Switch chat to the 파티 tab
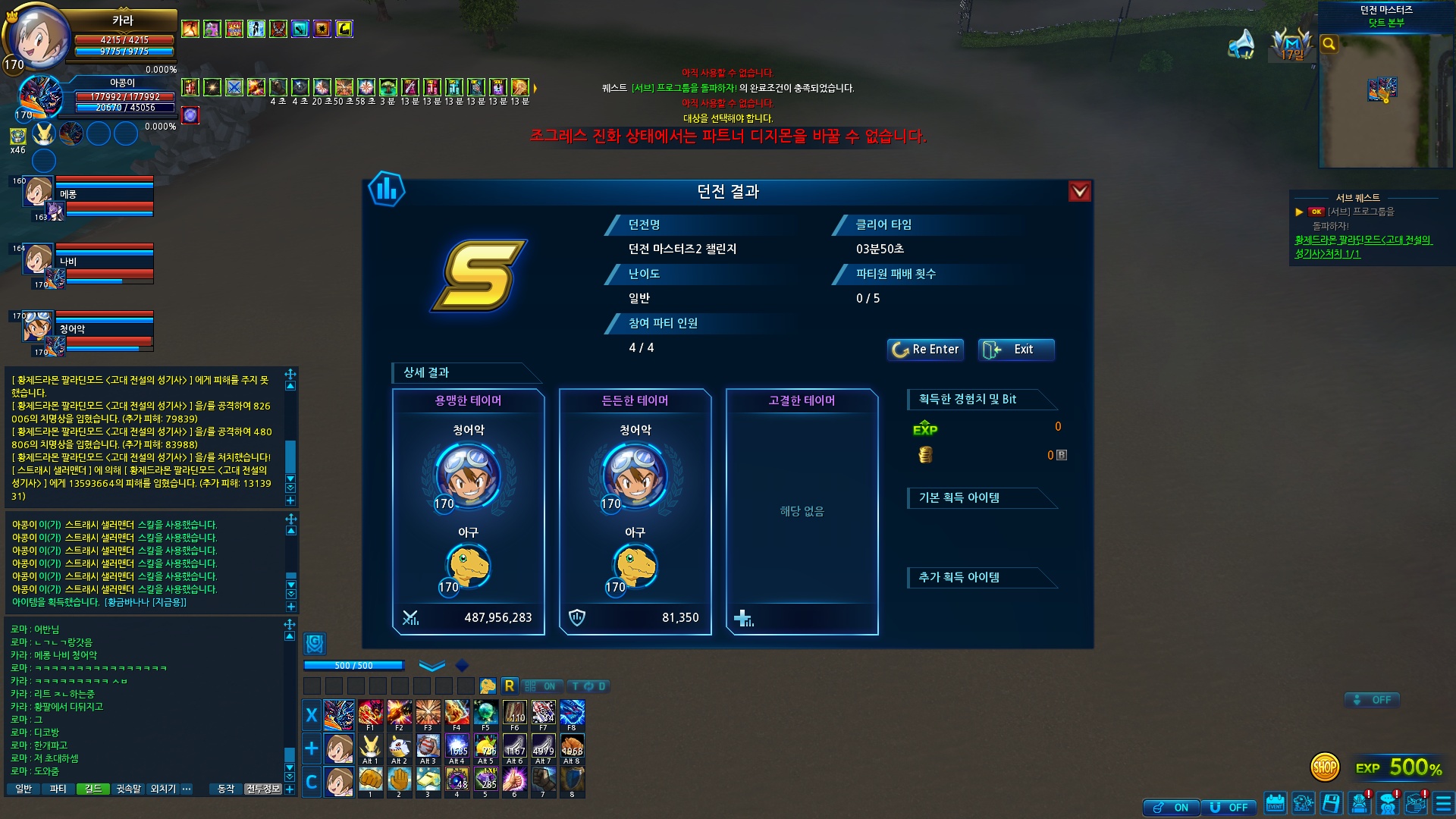The image size is (1456, 819). (x=58, y=789)
